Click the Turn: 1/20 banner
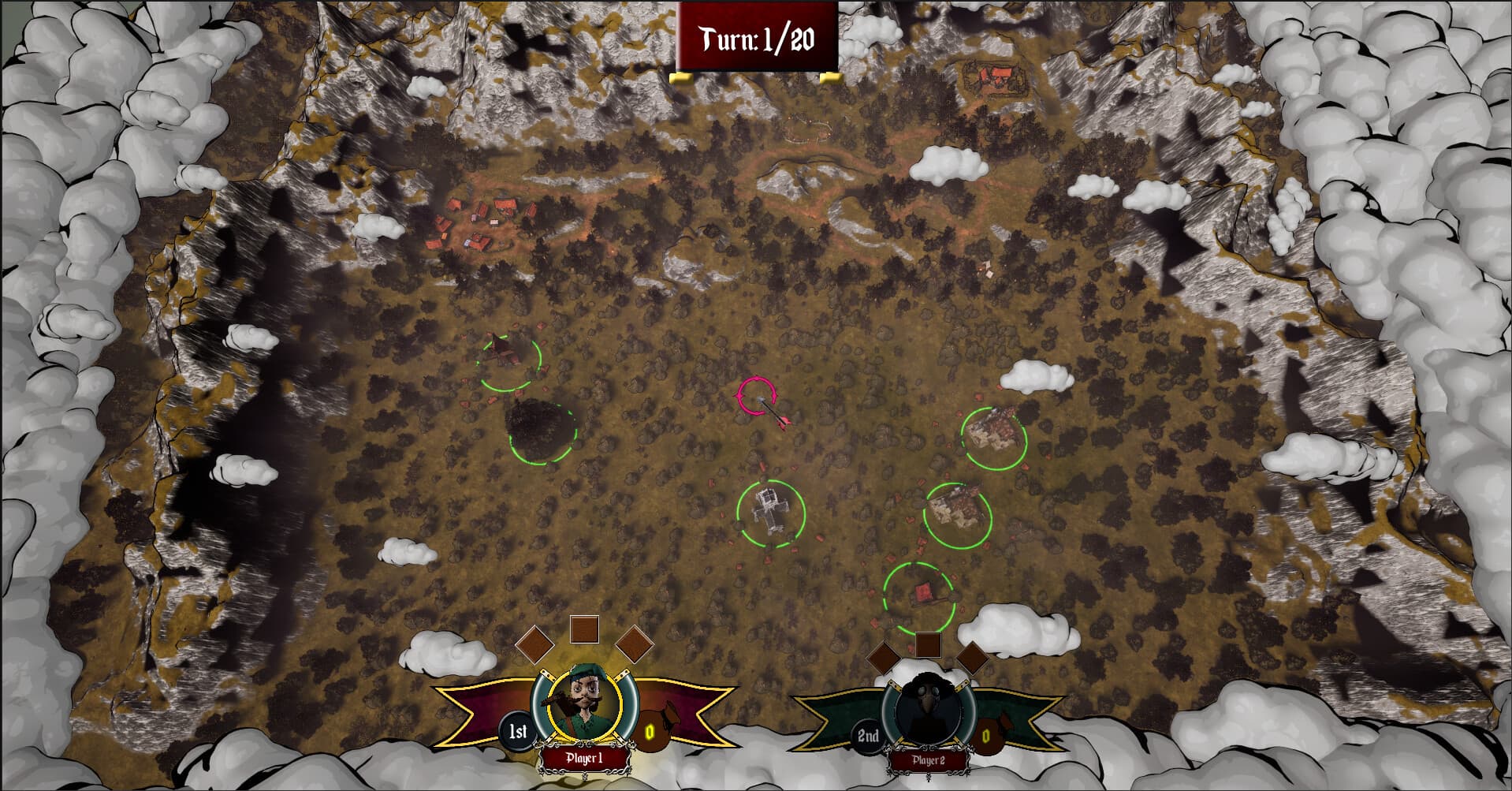1512x791 pixels. tap(755, 35)
